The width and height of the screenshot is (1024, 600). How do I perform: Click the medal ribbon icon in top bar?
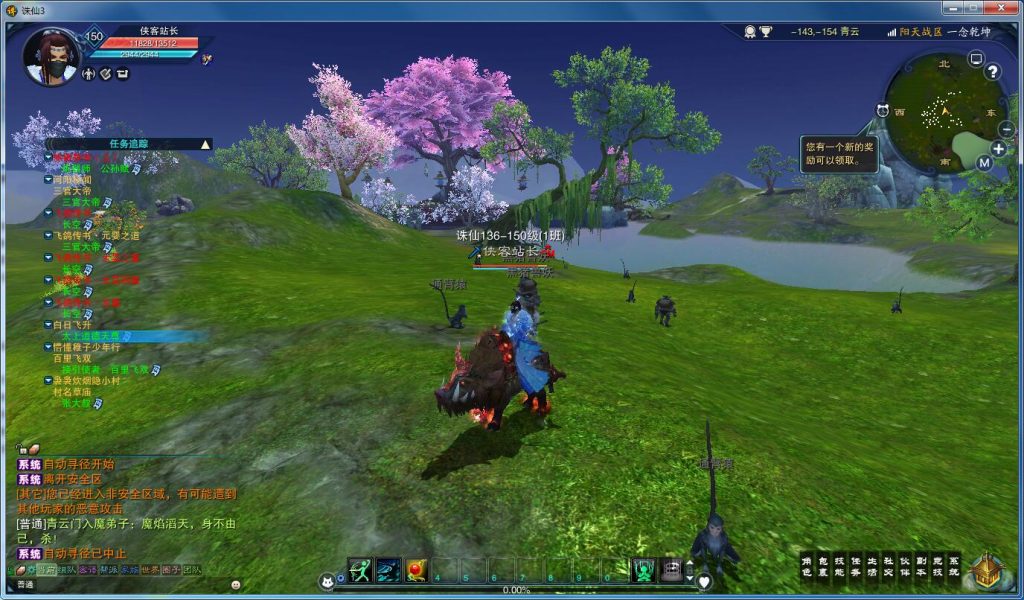pos(750,32)
